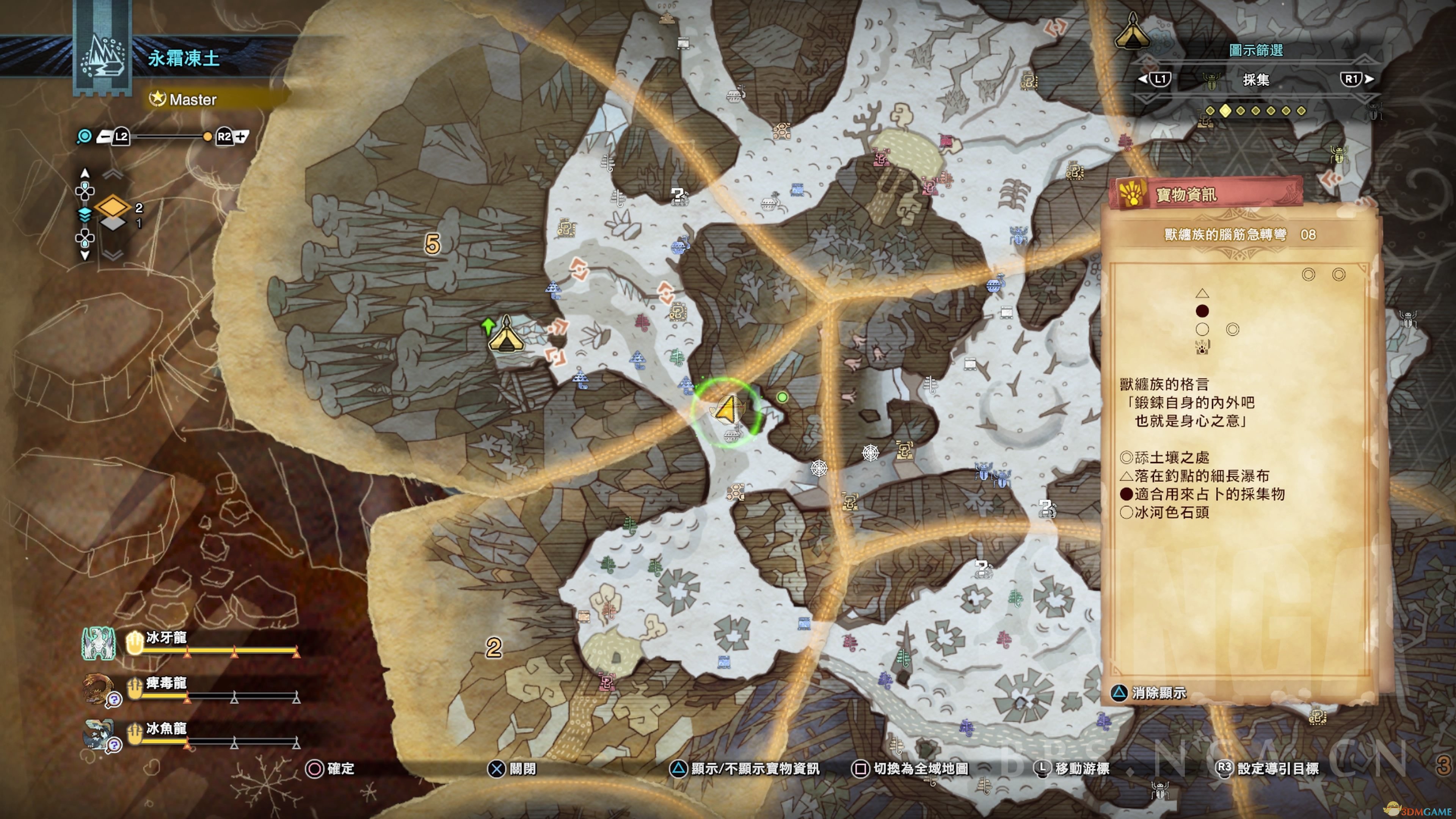Select the 冰牙龍 monster entry
Image resolution: width=1456 pixels, height=819 pixels.
point(166,638)
